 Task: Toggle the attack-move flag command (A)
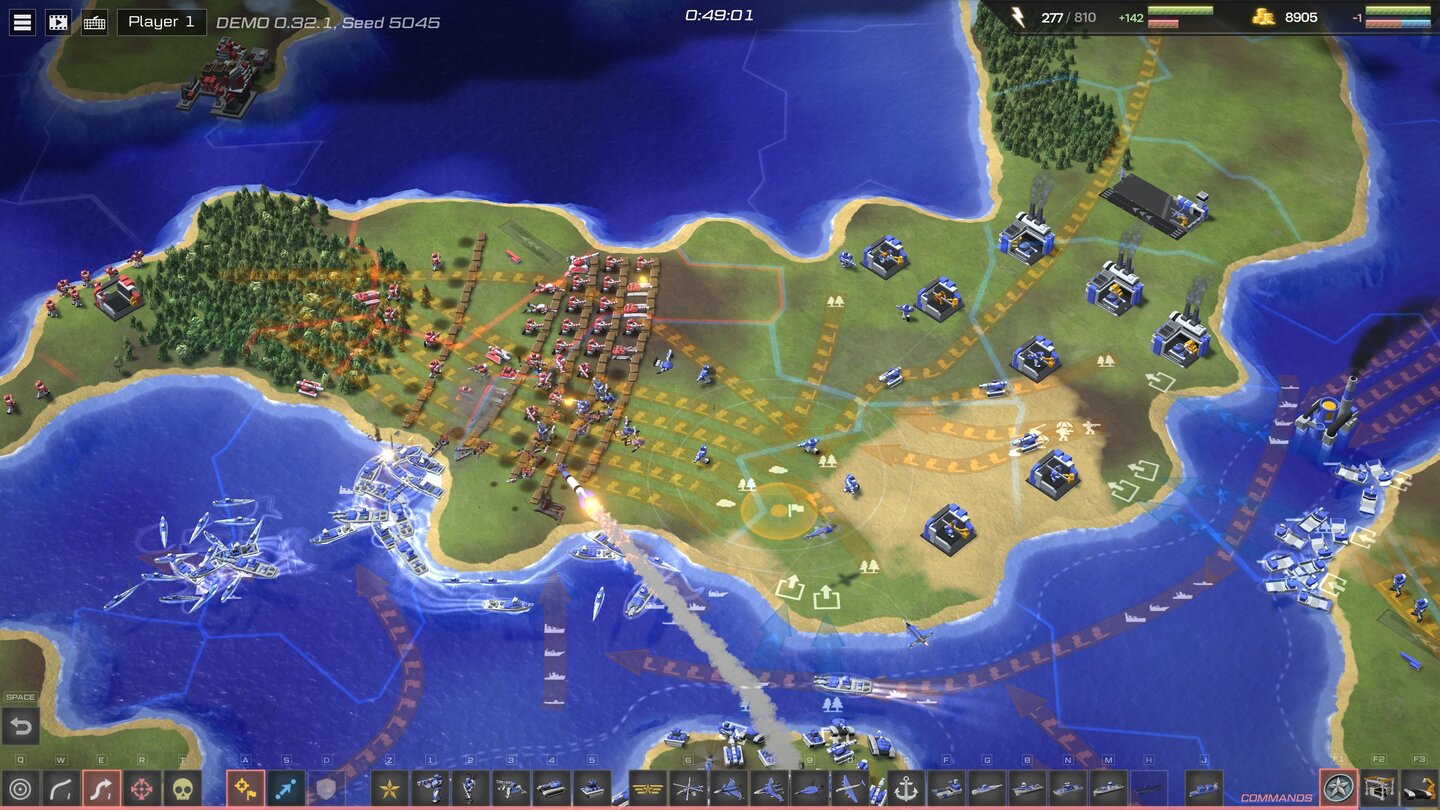coord(244,787)
